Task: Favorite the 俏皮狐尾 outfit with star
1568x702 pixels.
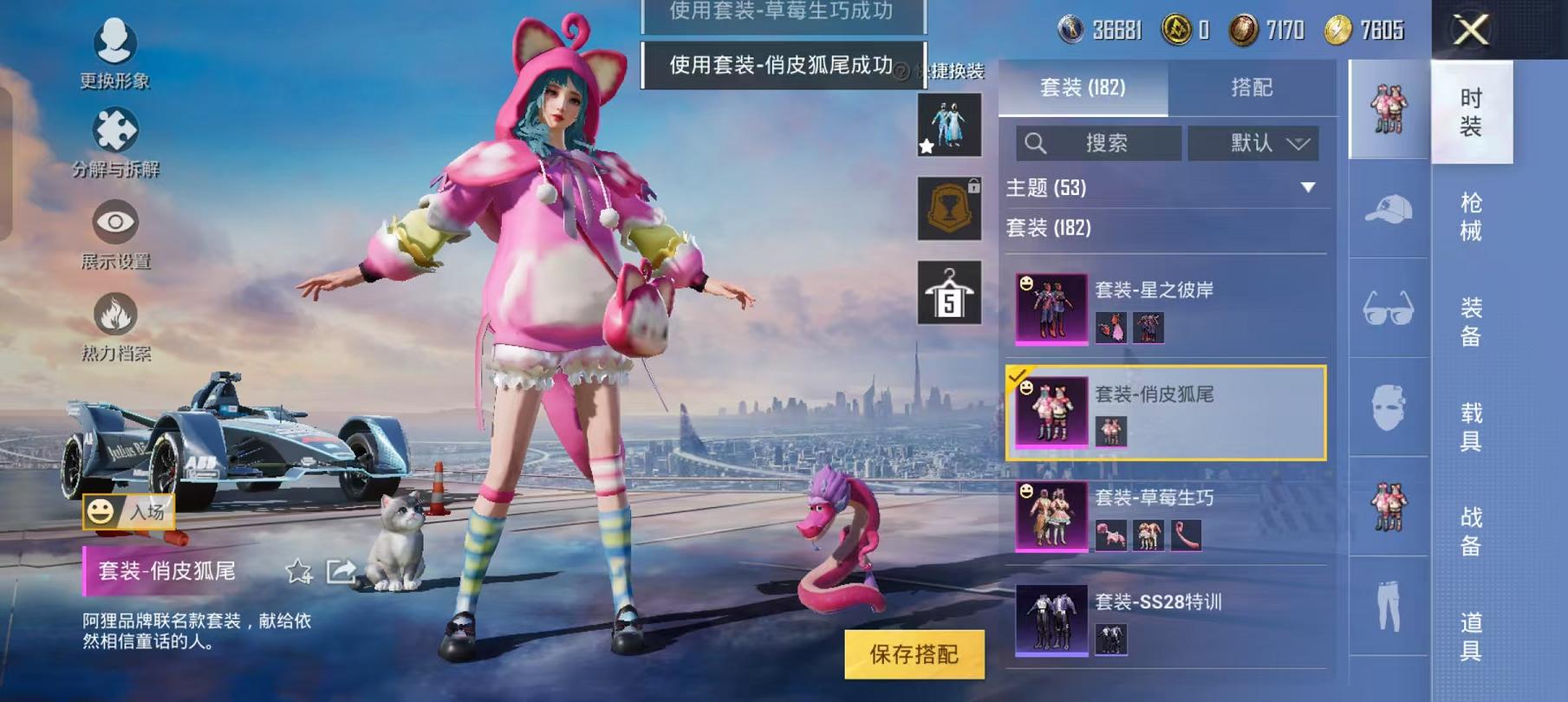Action: [298, 570]
